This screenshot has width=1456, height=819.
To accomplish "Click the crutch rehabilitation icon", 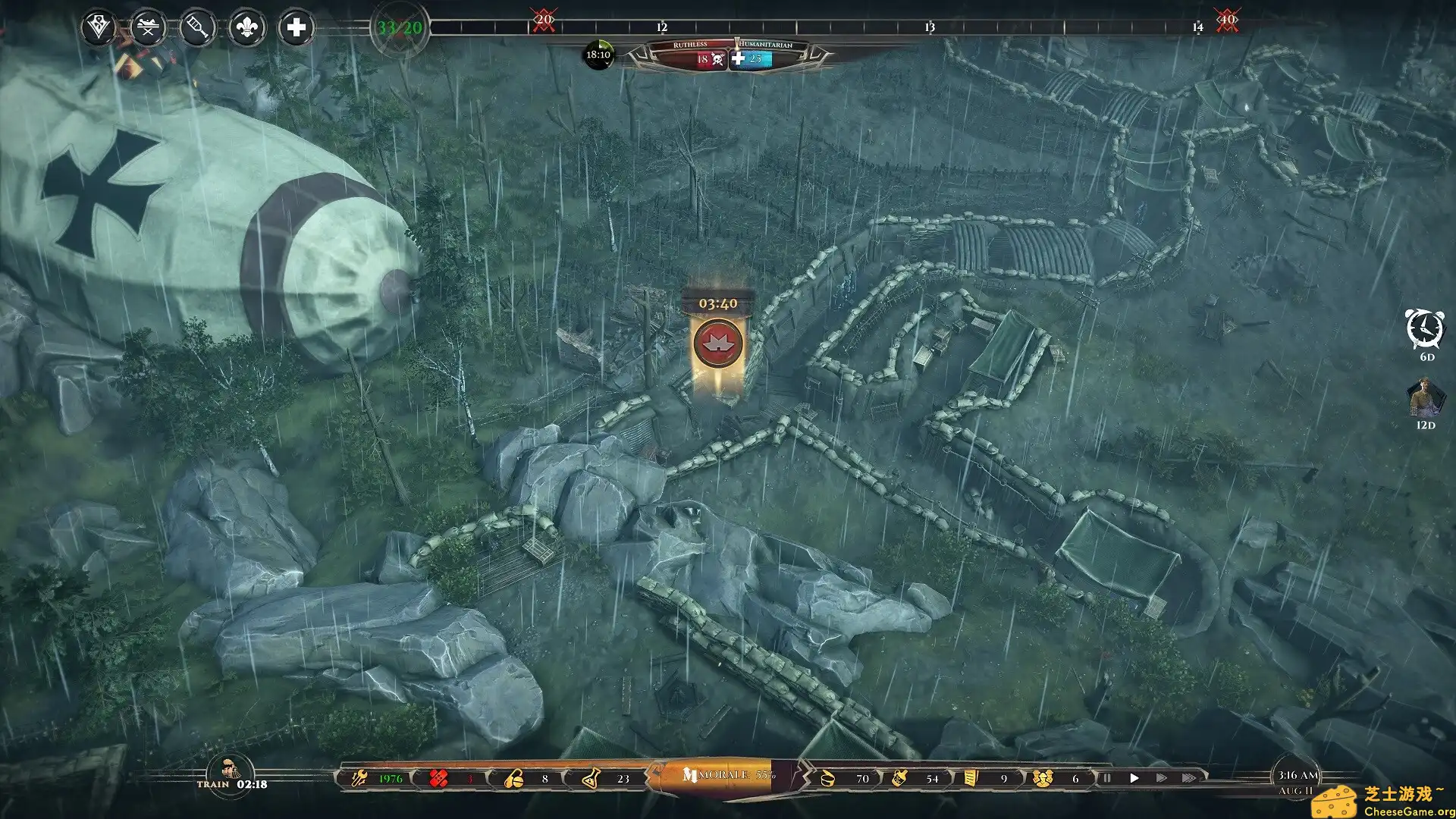I will 197,28.
